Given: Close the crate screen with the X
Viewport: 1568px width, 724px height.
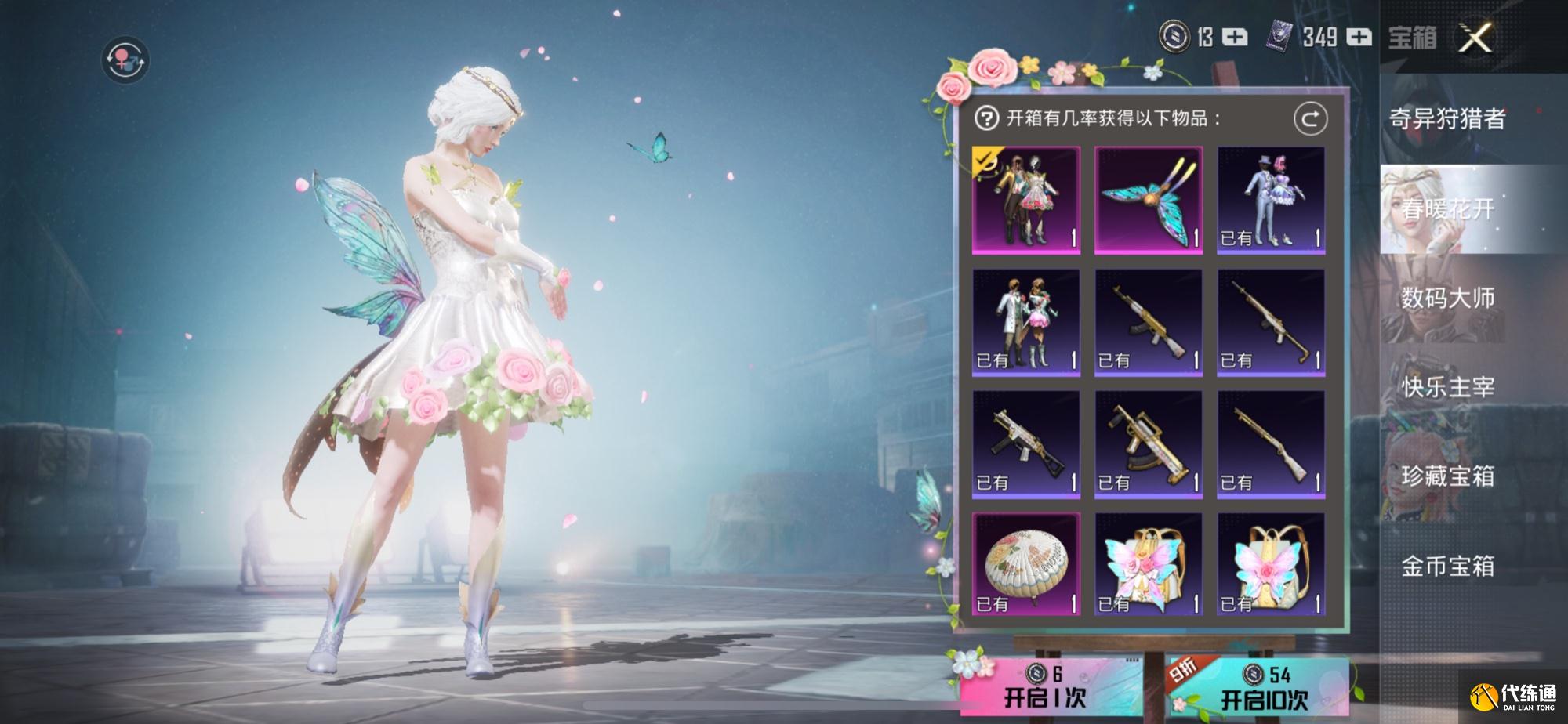Looking at the screenshot, I should coord(1475,38).
